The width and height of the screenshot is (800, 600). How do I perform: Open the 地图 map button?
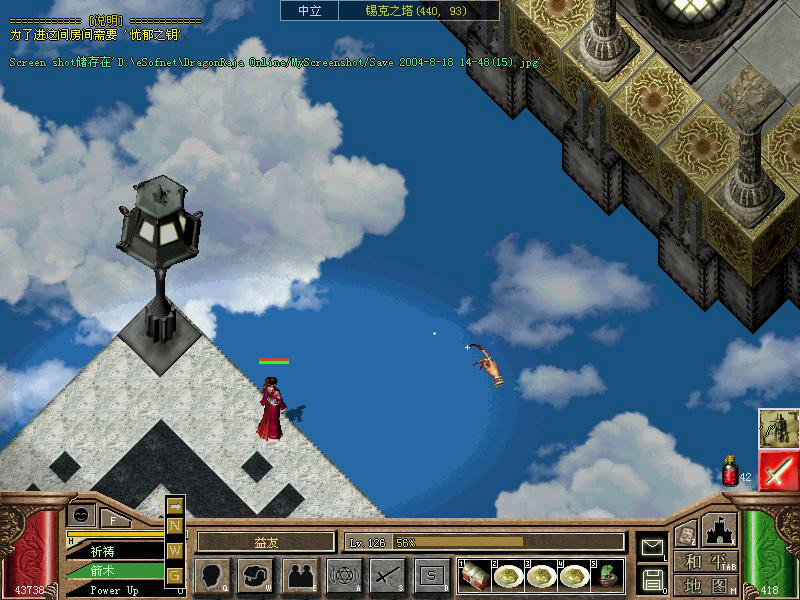point(706,585)
